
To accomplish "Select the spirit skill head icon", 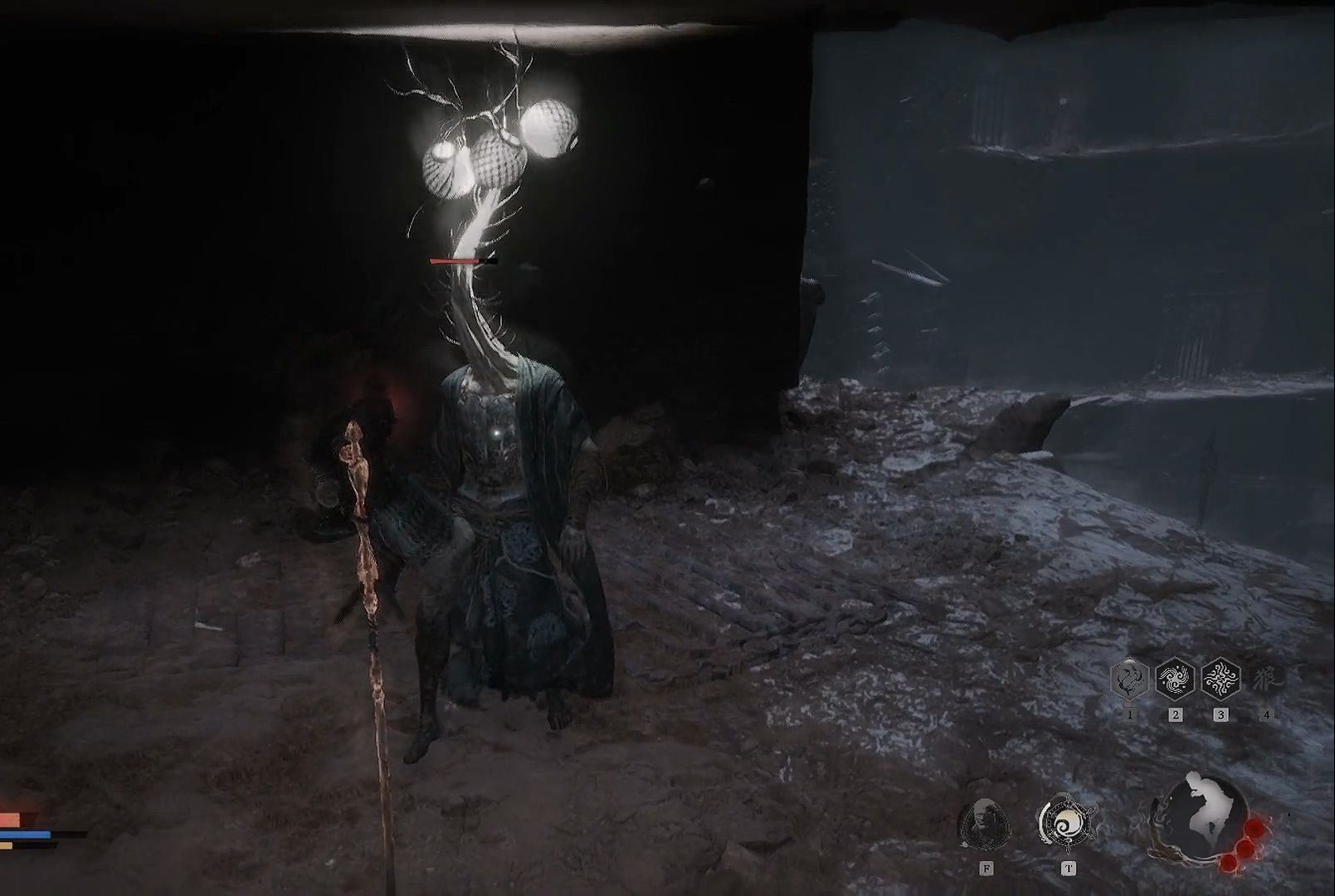I will tap(985, 824).
